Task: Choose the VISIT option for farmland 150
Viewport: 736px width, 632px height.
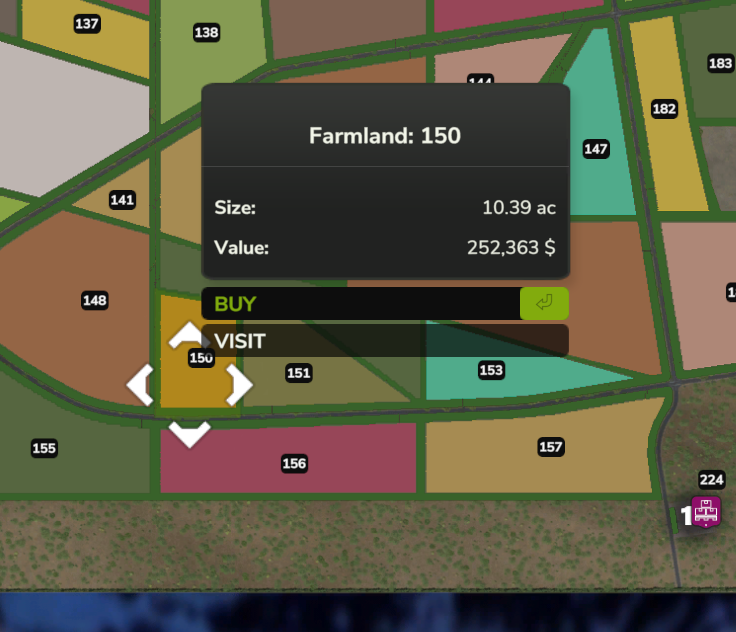Action: [x=385, y=341]
